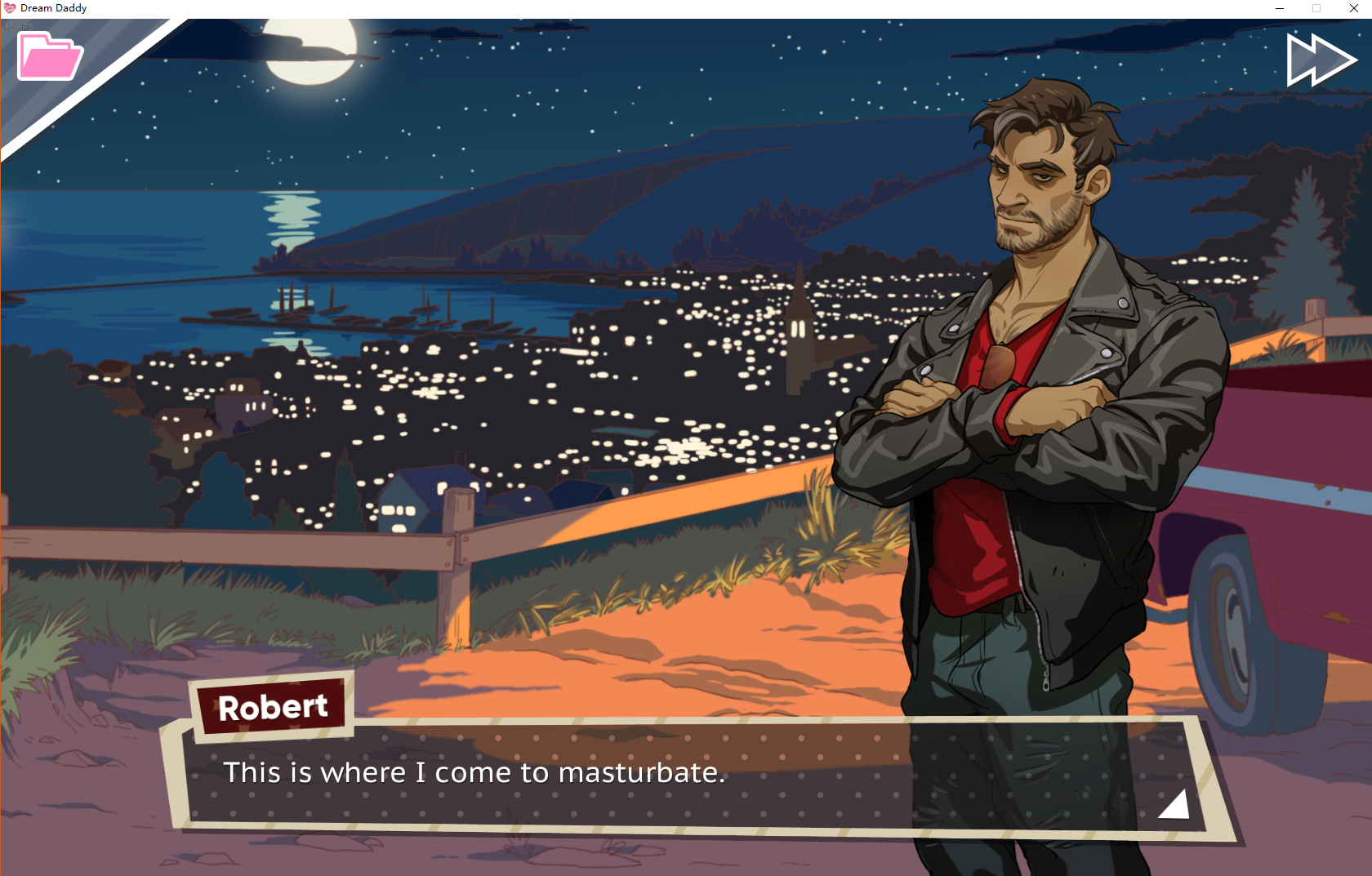Minimize the Dream Daddy window

[x=1280, y=8]
